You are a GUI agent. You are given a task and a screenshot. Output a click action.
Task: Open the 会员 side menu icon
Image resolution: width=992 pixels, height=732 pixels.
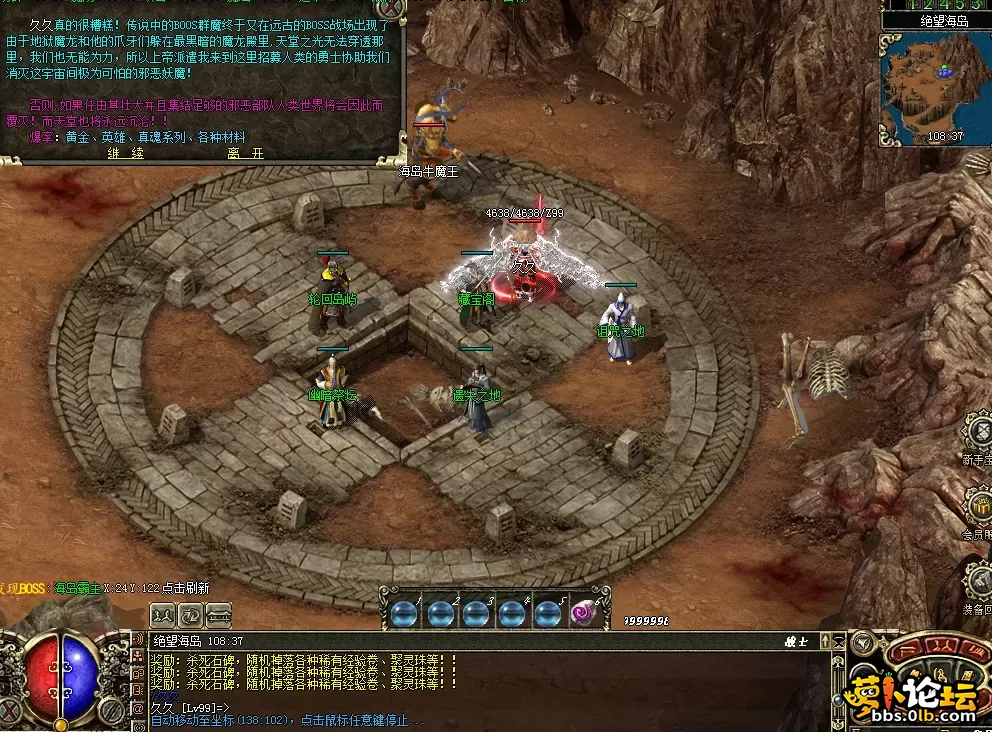[977, 505]
